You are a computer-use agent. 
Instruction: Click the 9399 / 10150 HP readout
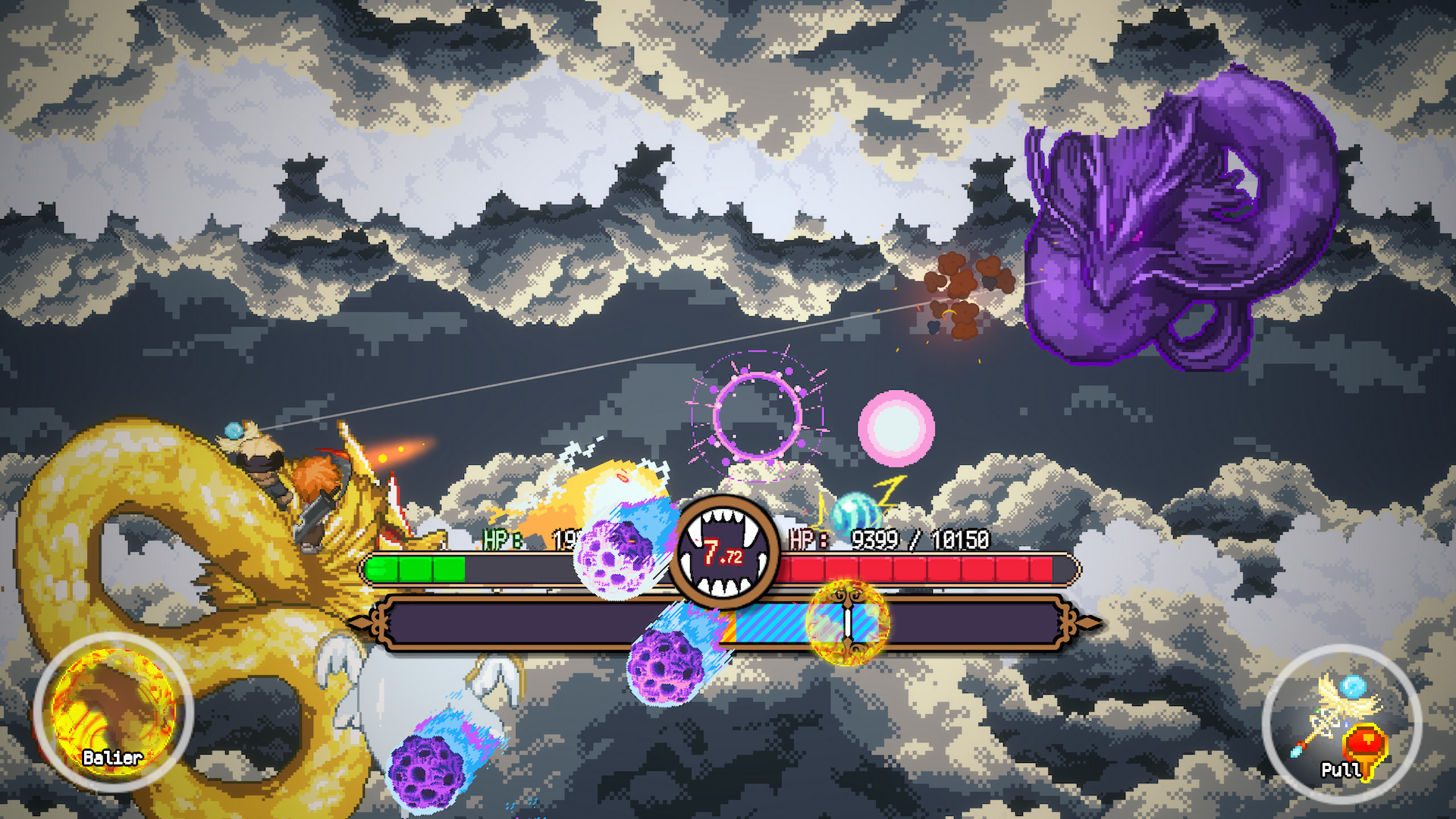point(921,538)
